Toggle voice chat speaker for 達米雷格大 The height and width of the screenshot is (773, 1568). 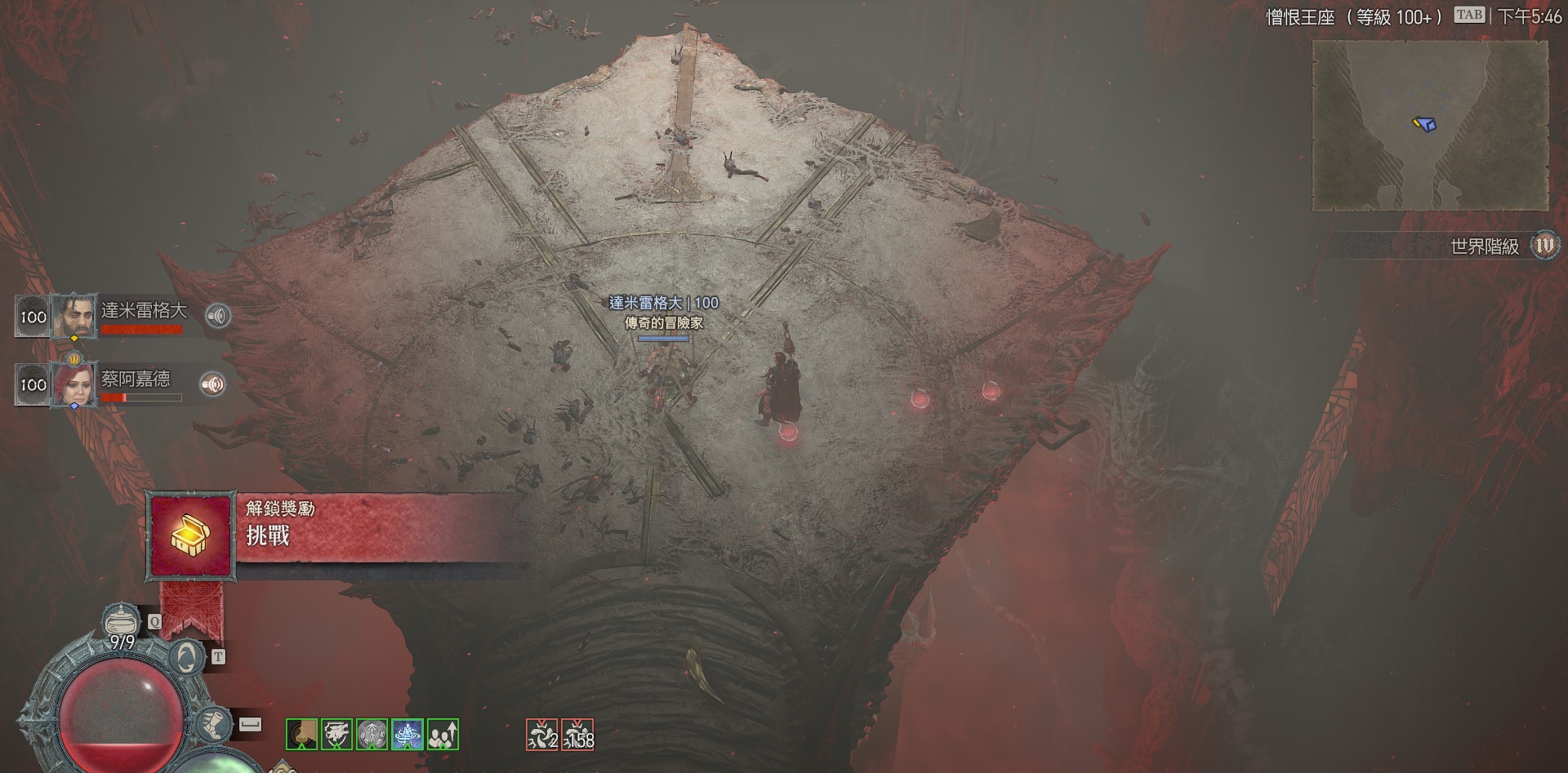pos(217,316)
